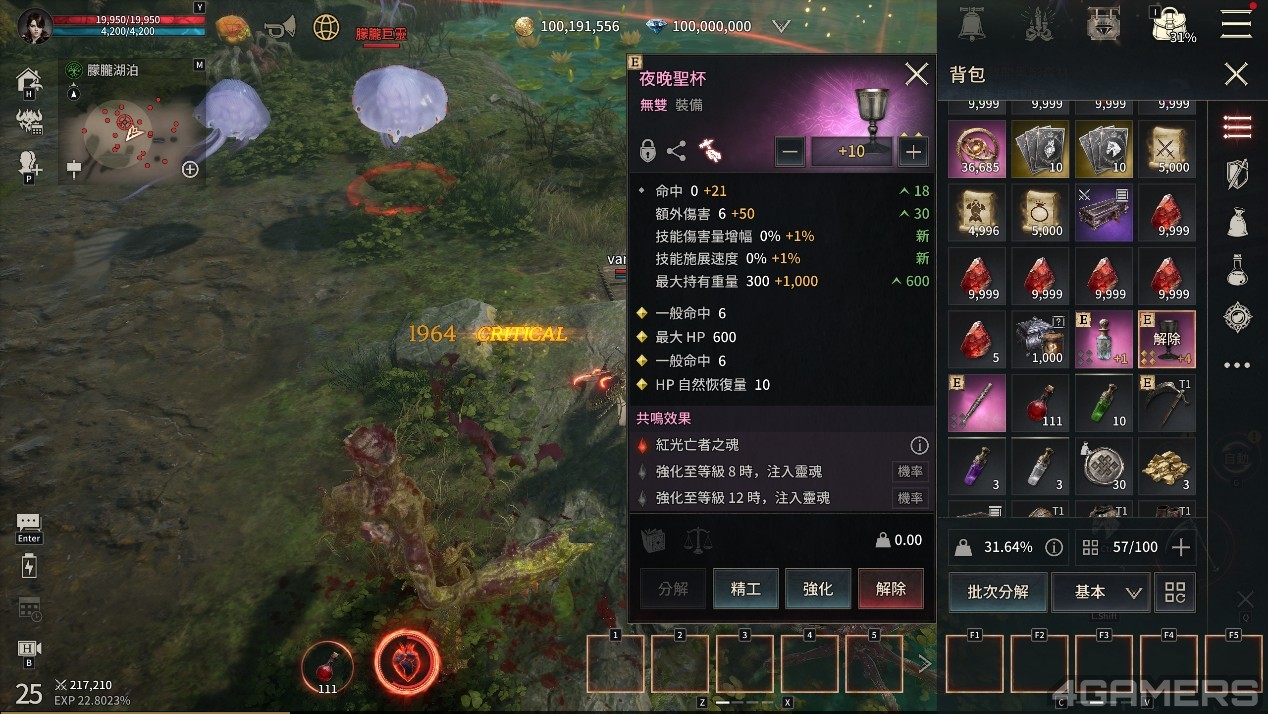This screenshot has width=1268, height=714.
Task: Use the red potion quick-slot
Action: tap(327, 666)
